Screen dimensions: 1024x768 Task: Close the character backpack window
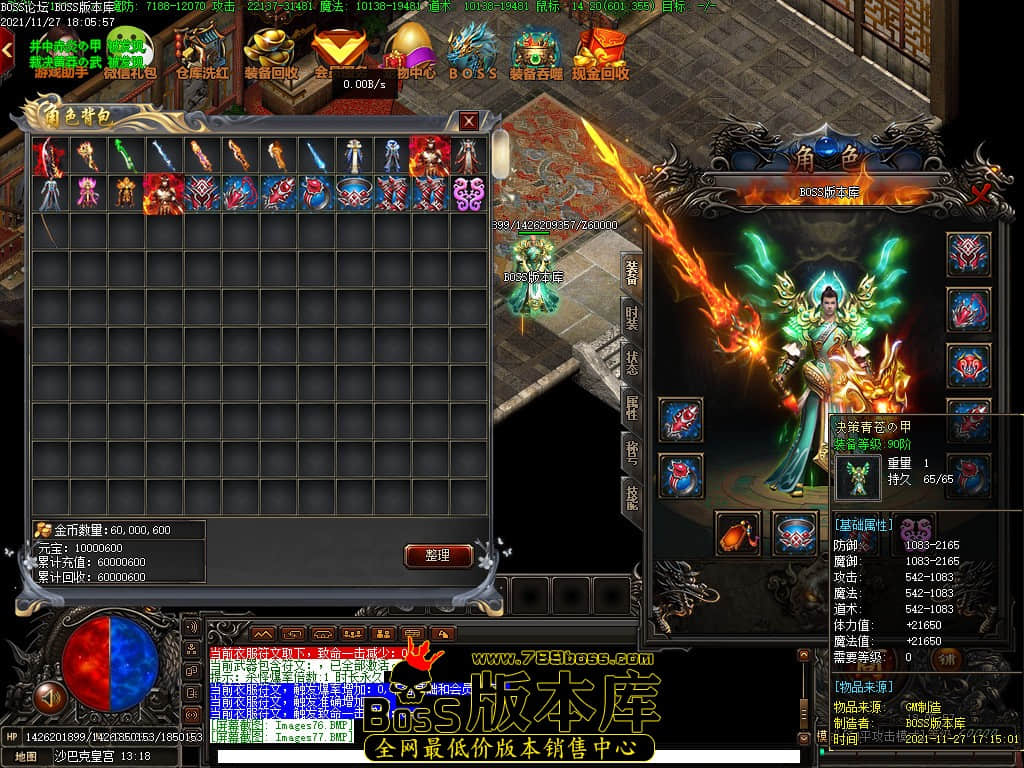469,121
